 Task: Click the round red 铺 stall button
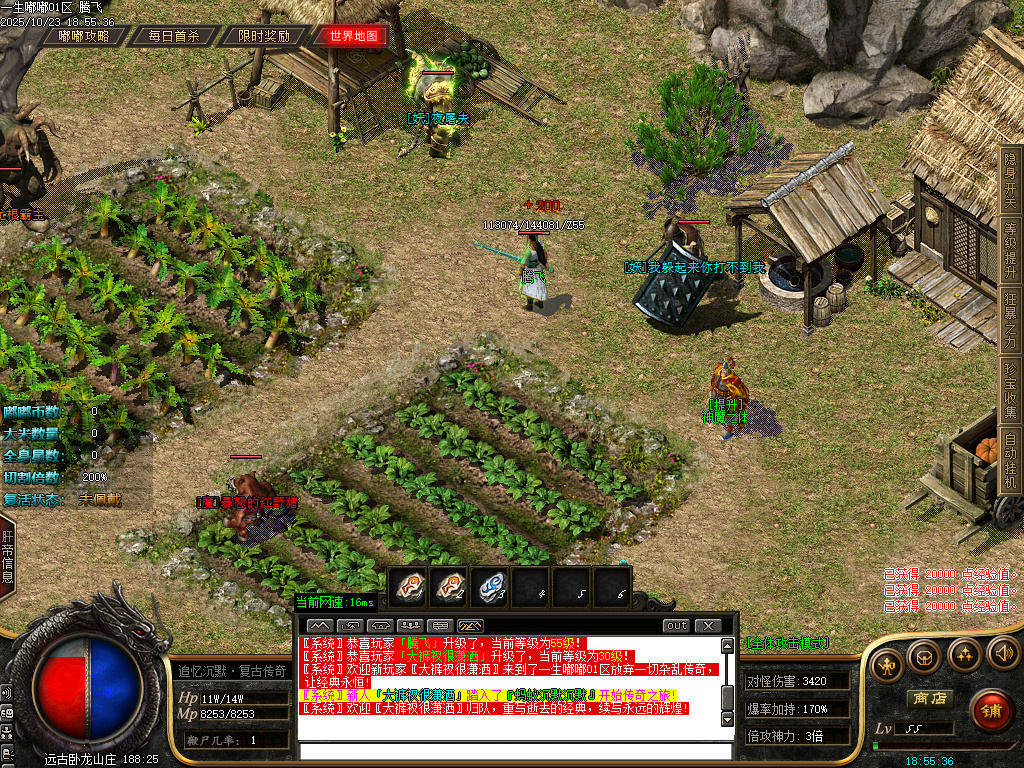990,711
